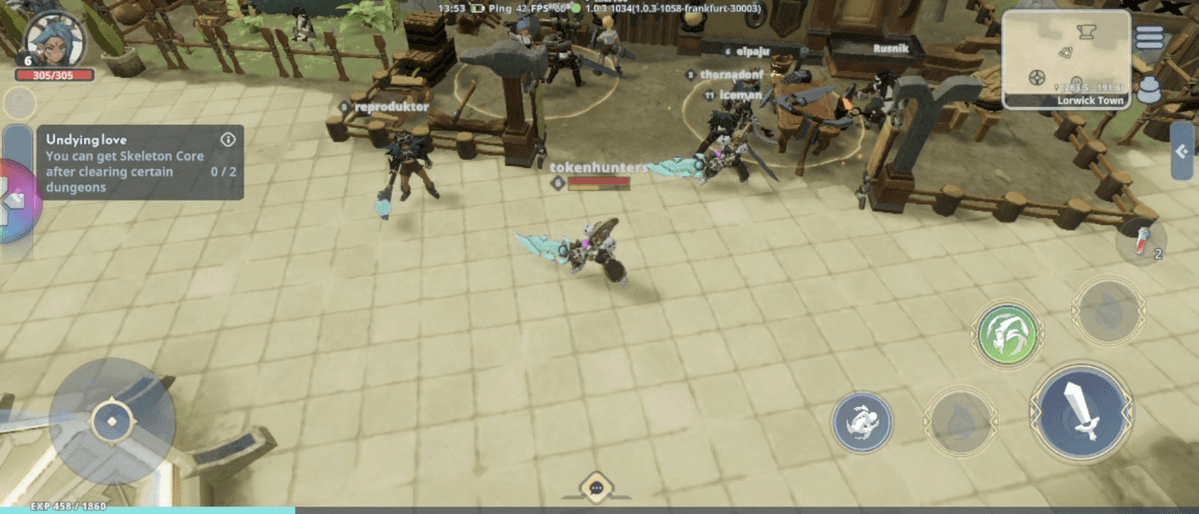
Task: Open the hamburger menu beside the minimap
Action: click(1150, 37)
